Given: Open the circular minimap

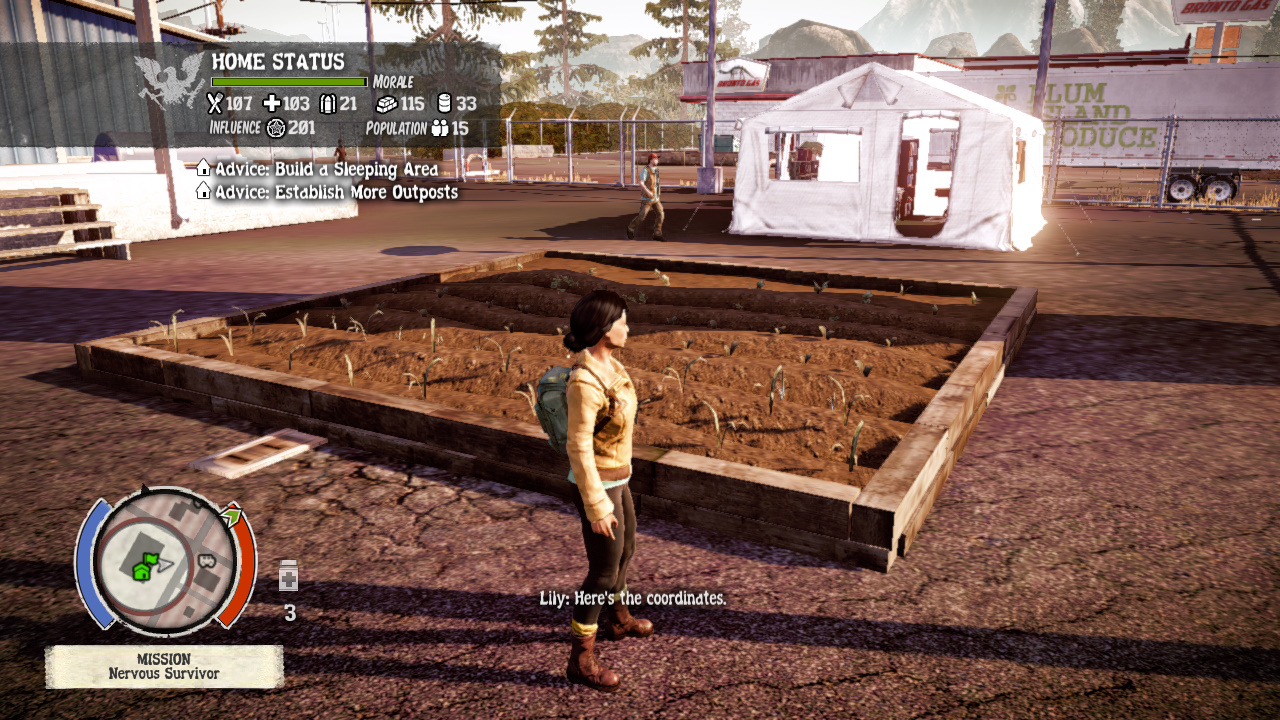Looking at the screenshot, I should (165, 561).
